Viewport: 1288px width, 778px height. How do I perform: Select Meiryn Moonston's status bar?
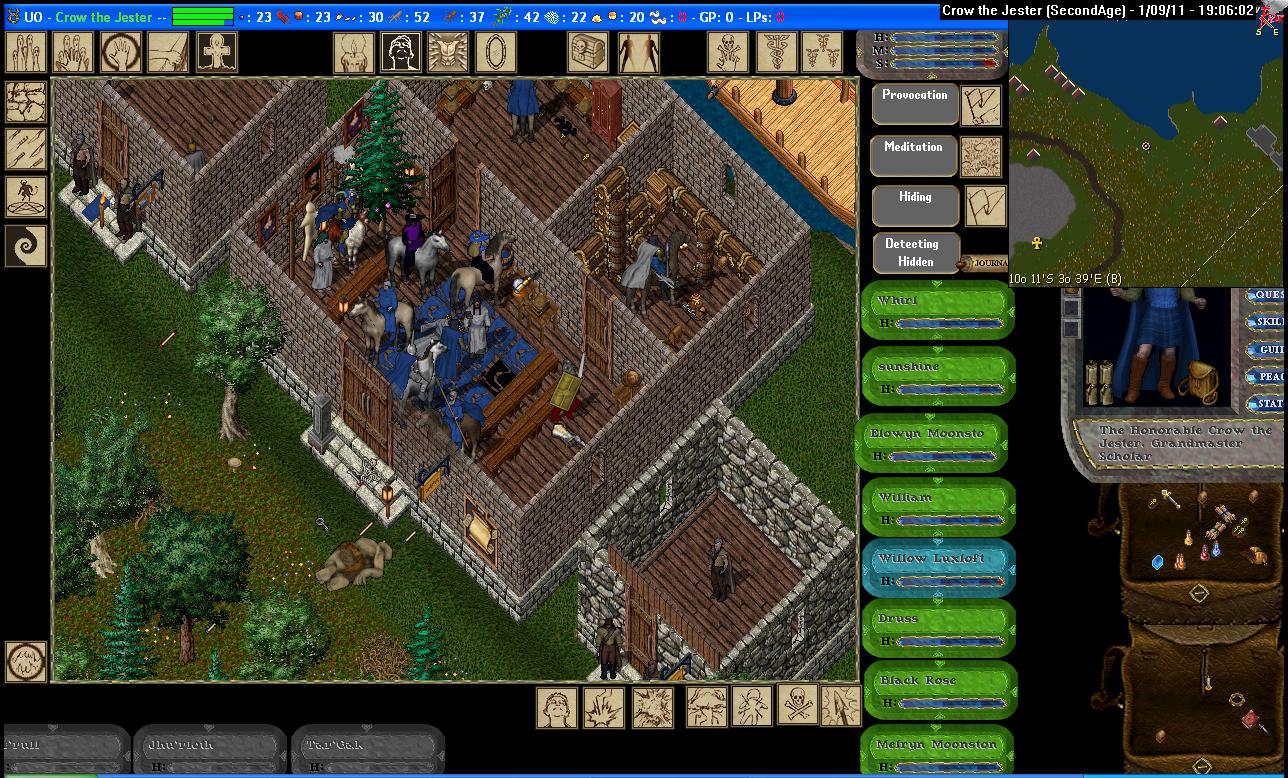[938, 753]
